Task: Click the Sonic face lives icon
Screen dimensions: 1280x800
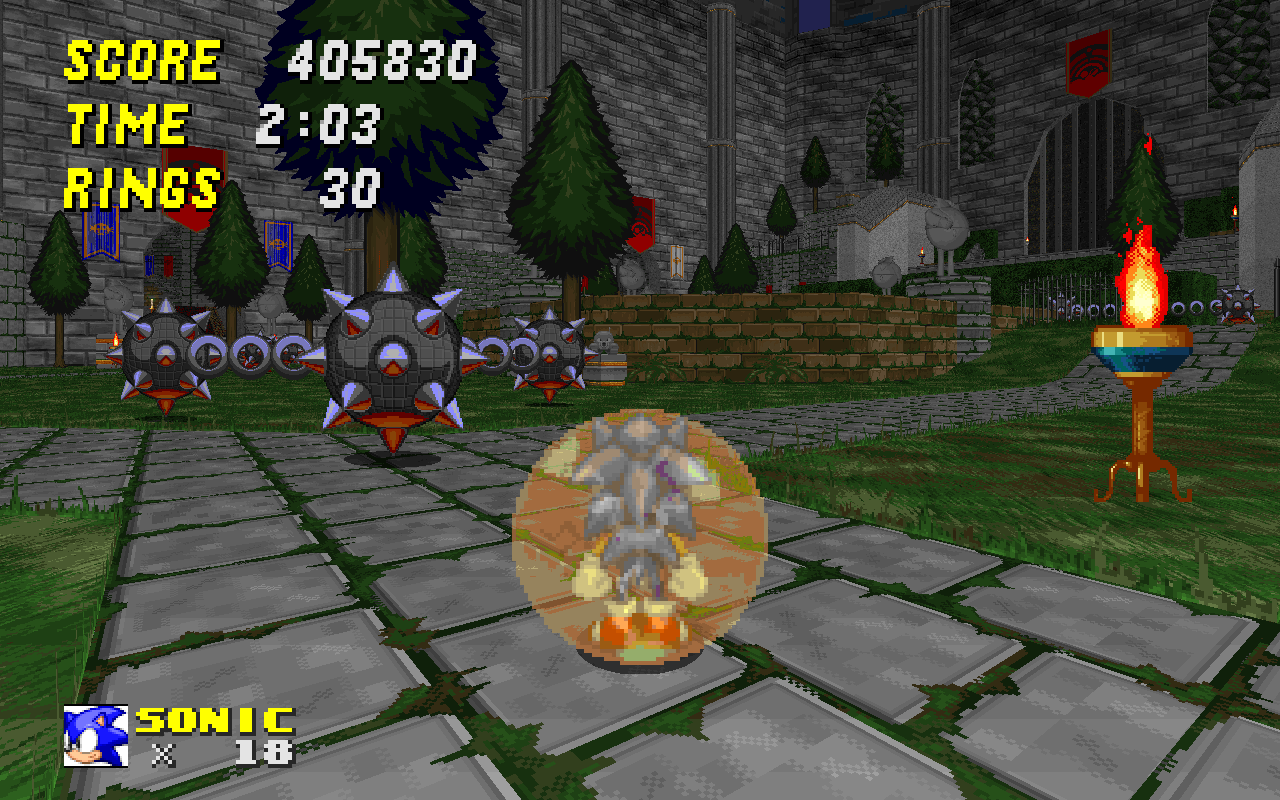Action: point(95,736)
